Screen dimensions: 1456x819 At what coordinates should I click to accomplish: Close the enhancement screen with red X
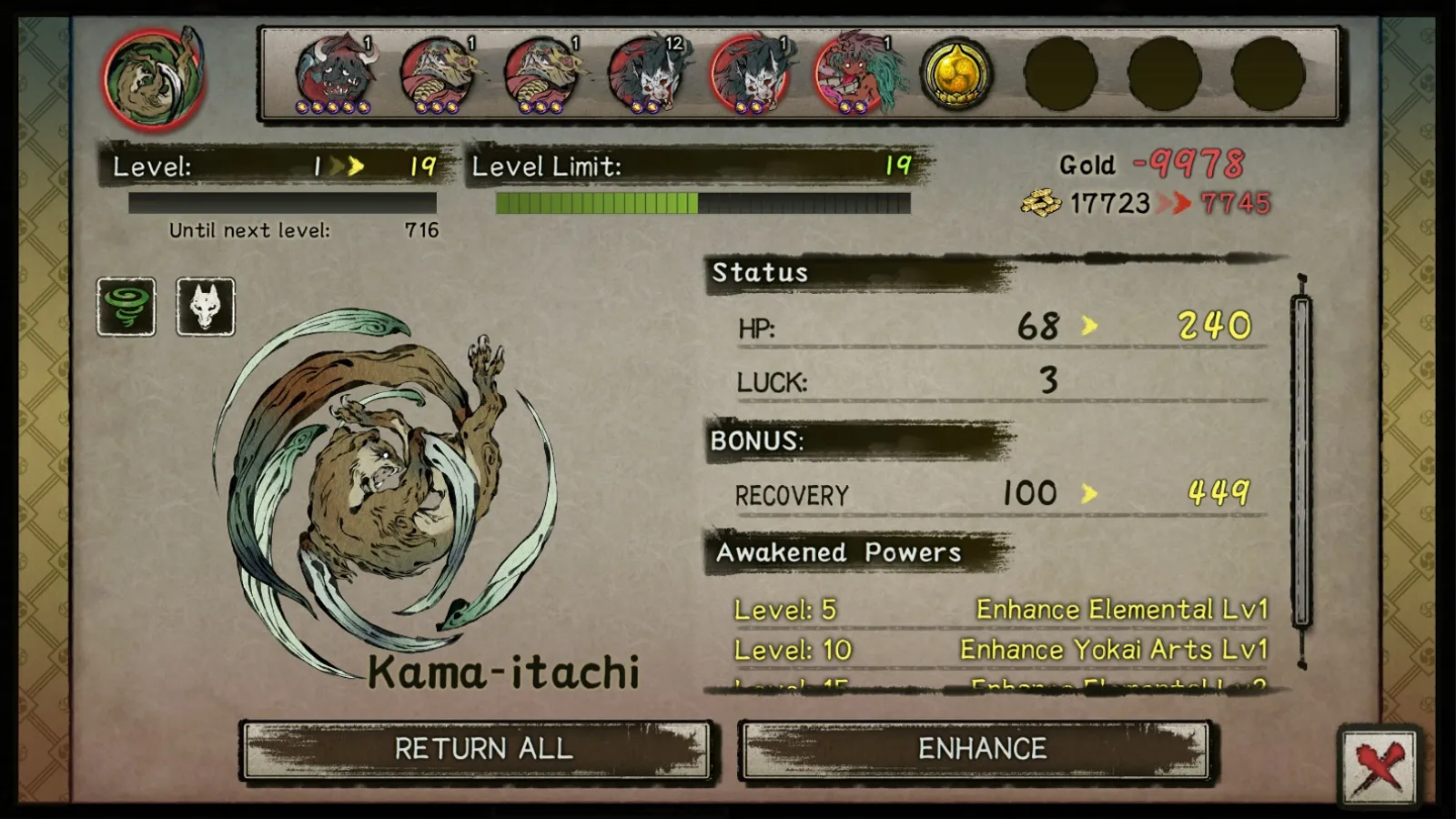point(1379,766)
